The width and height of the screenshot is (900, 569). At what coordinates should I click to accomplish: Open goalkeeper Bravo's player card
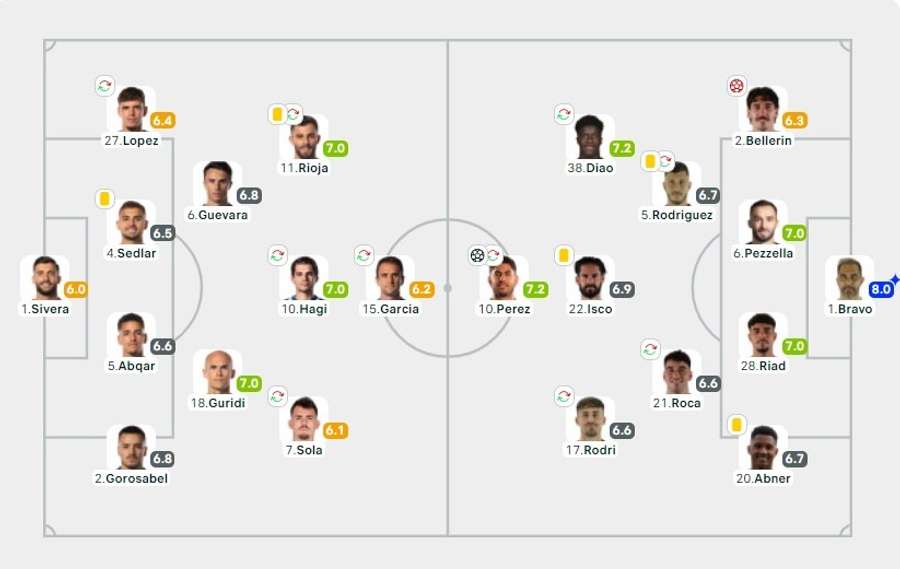tap(849, 279)
